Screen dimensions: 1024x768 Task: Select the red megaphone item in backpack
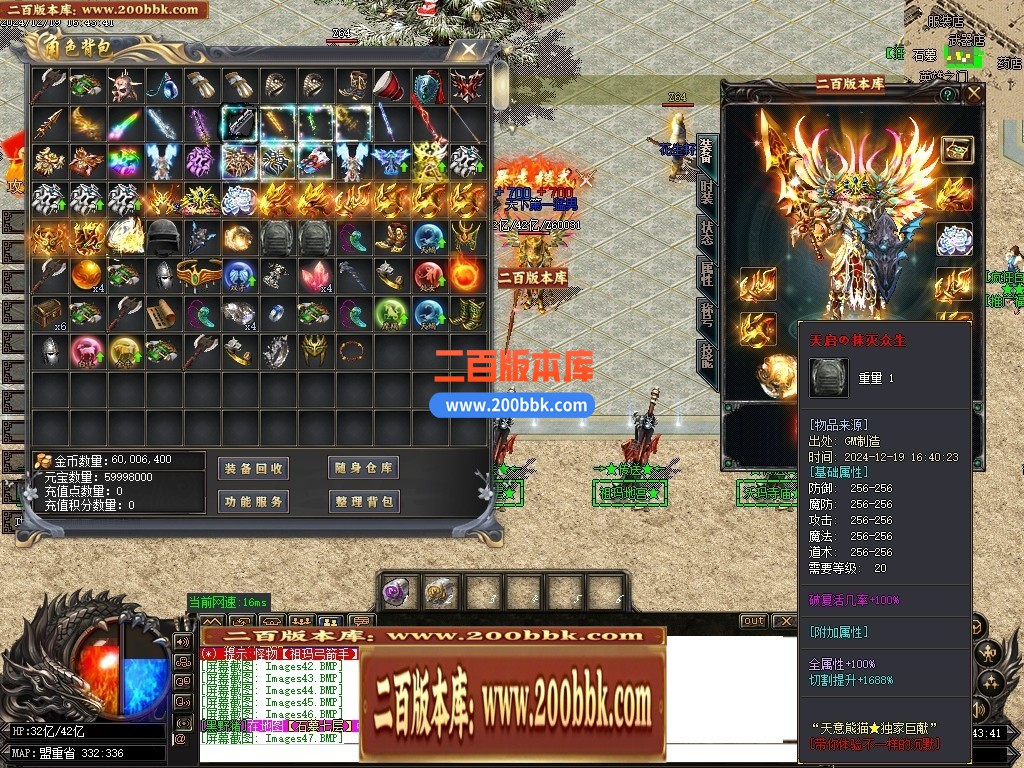390,86
